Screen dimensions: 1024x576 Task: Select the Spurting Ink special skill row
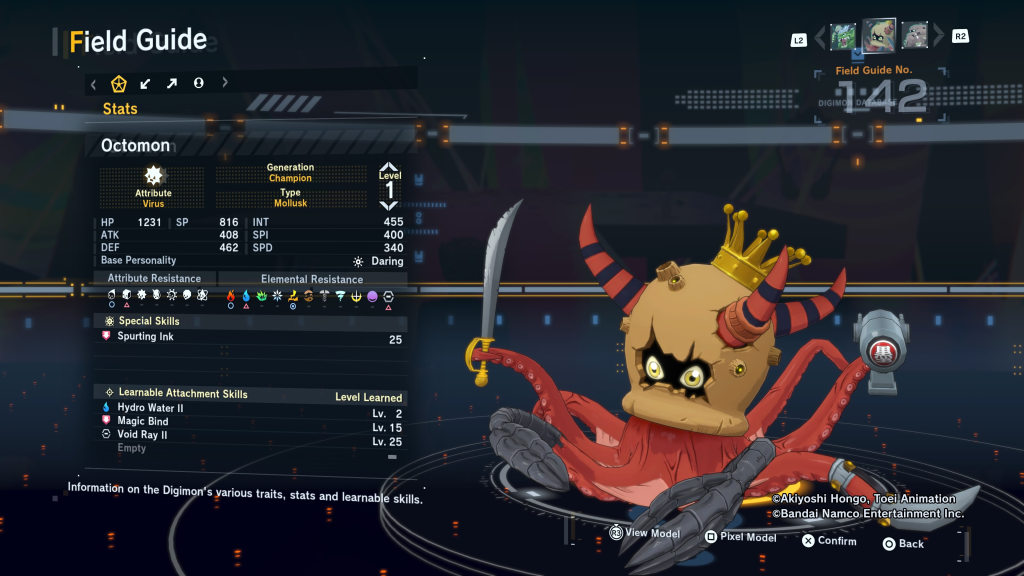(250, 338)
